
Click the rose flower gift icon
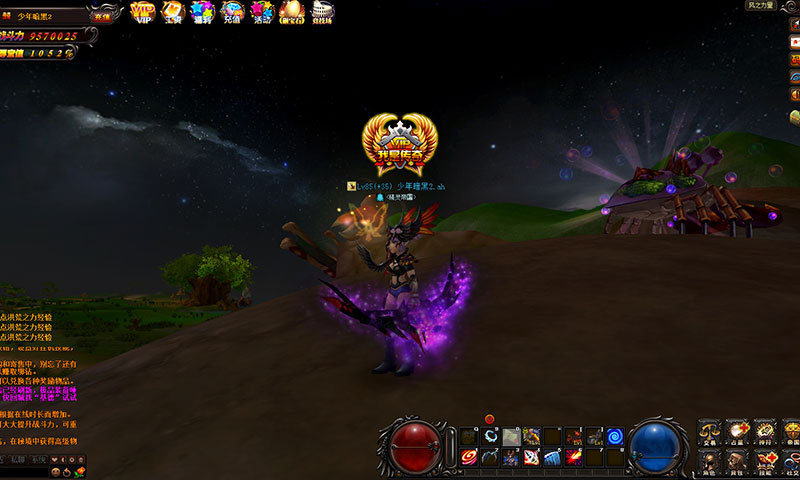79,472
